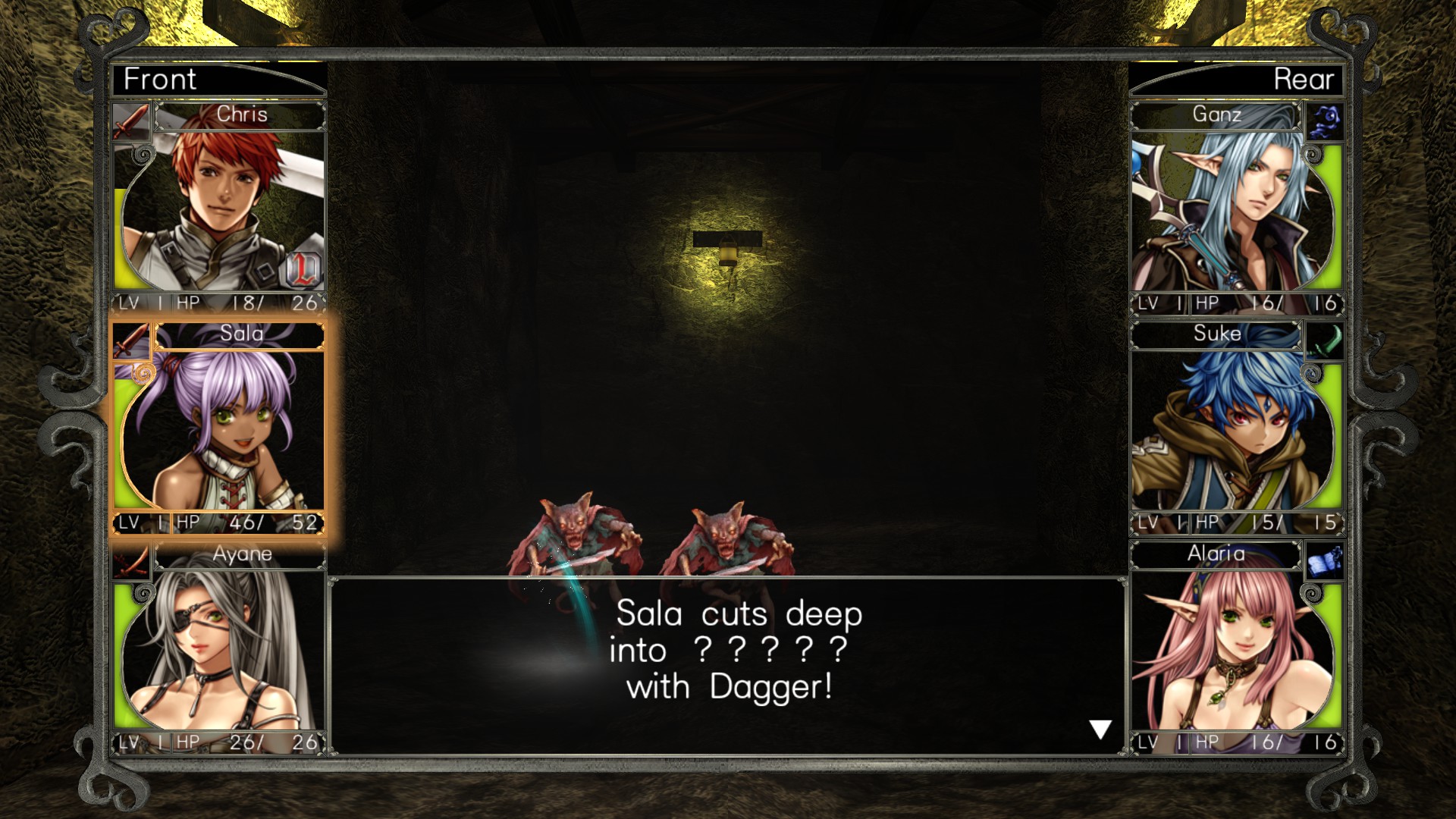The height and width of the screenshot is (819, 1456).
Task: Click Ayane's crossed daggers icon
Action: tap(130, 564)
